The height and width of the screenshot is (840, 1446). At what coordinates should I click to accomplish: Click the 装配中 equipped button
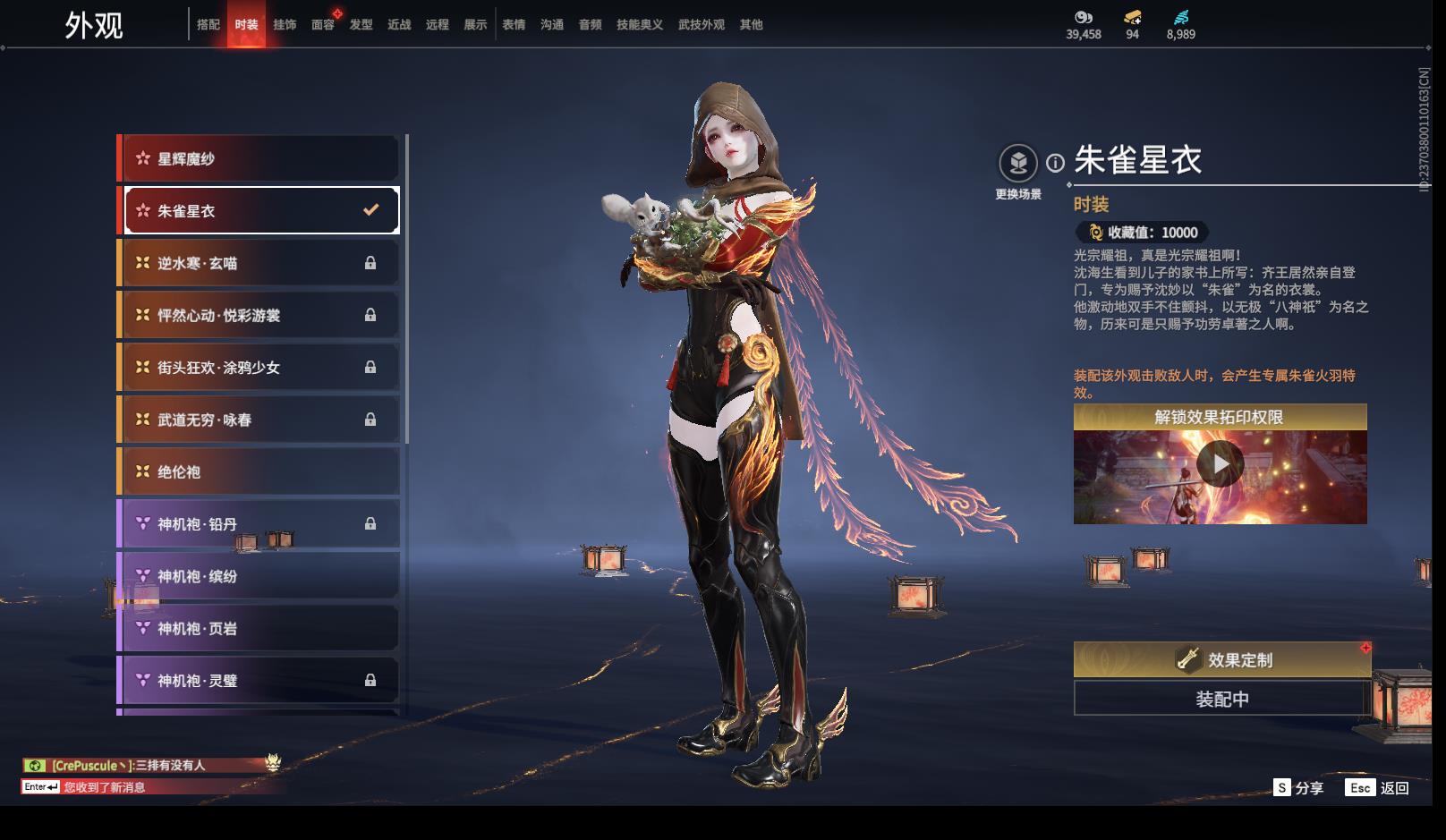coord(1222,699)
